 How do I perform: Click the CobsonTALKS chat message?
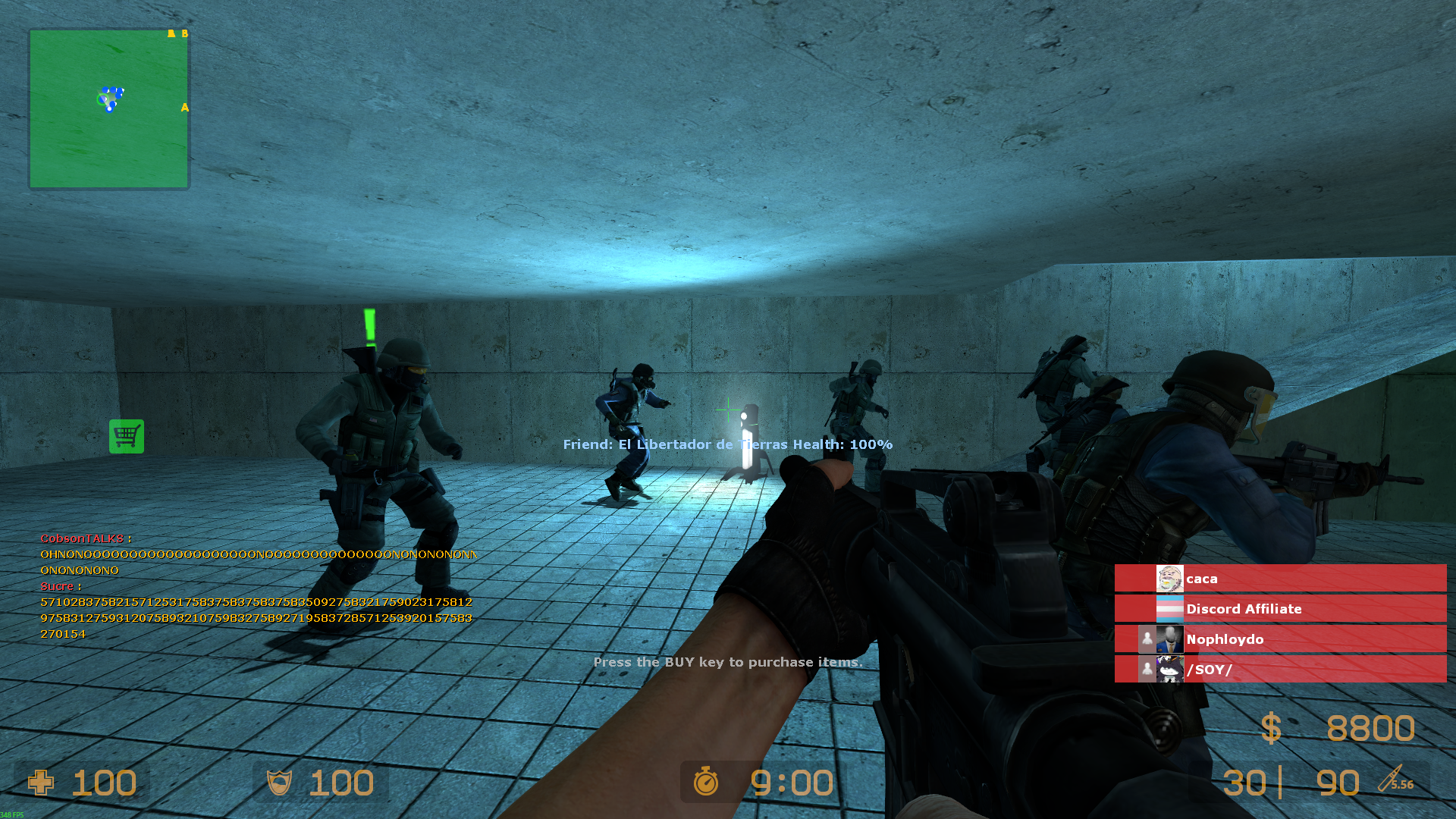(x=258, y=555)
